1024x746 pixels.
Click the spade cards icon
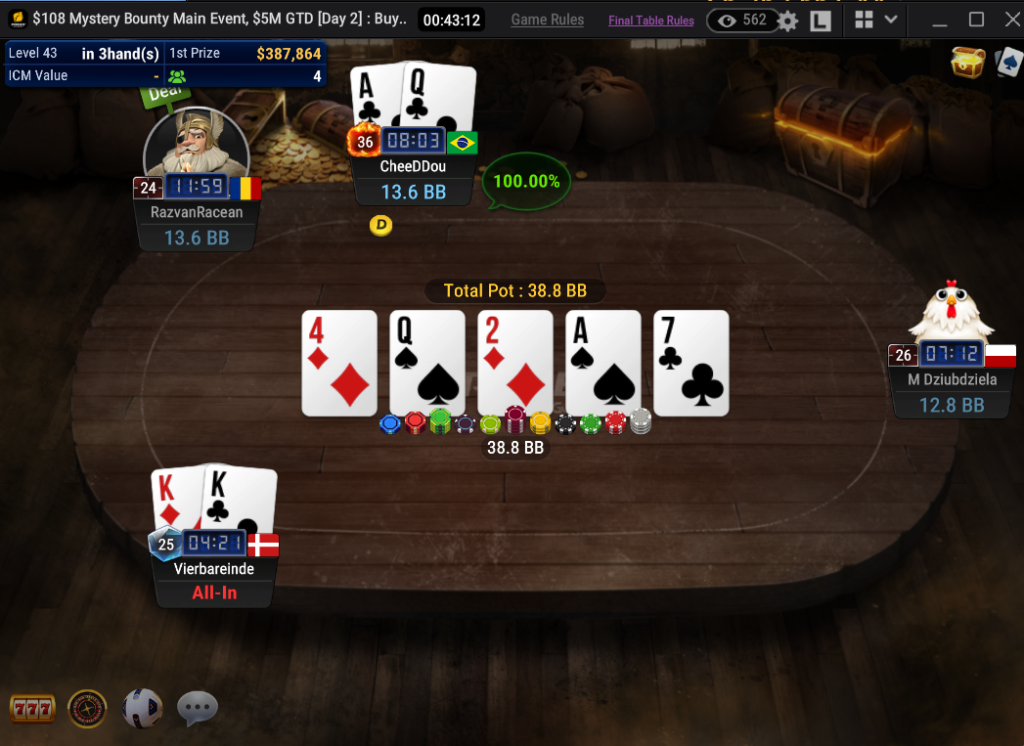pyautogui.click(x=1007, y=62)
